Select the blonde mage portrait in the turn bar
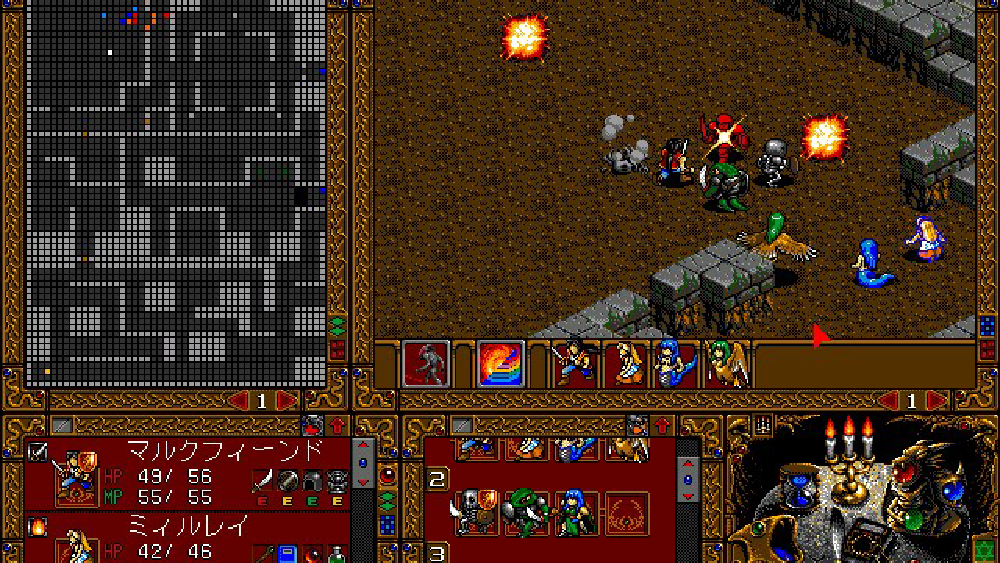1000x563 pixels. coord(626,362)
